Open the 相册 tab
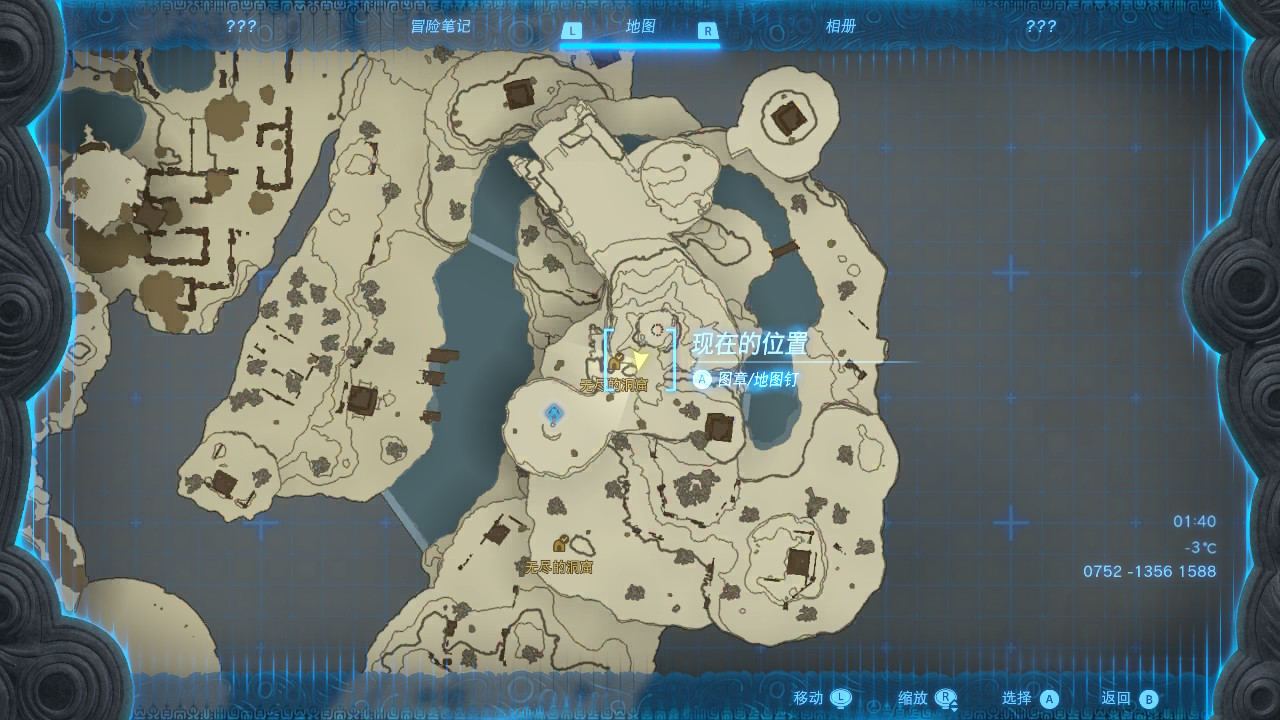This screenshot has width=1280, height=720. coord(840,27)
